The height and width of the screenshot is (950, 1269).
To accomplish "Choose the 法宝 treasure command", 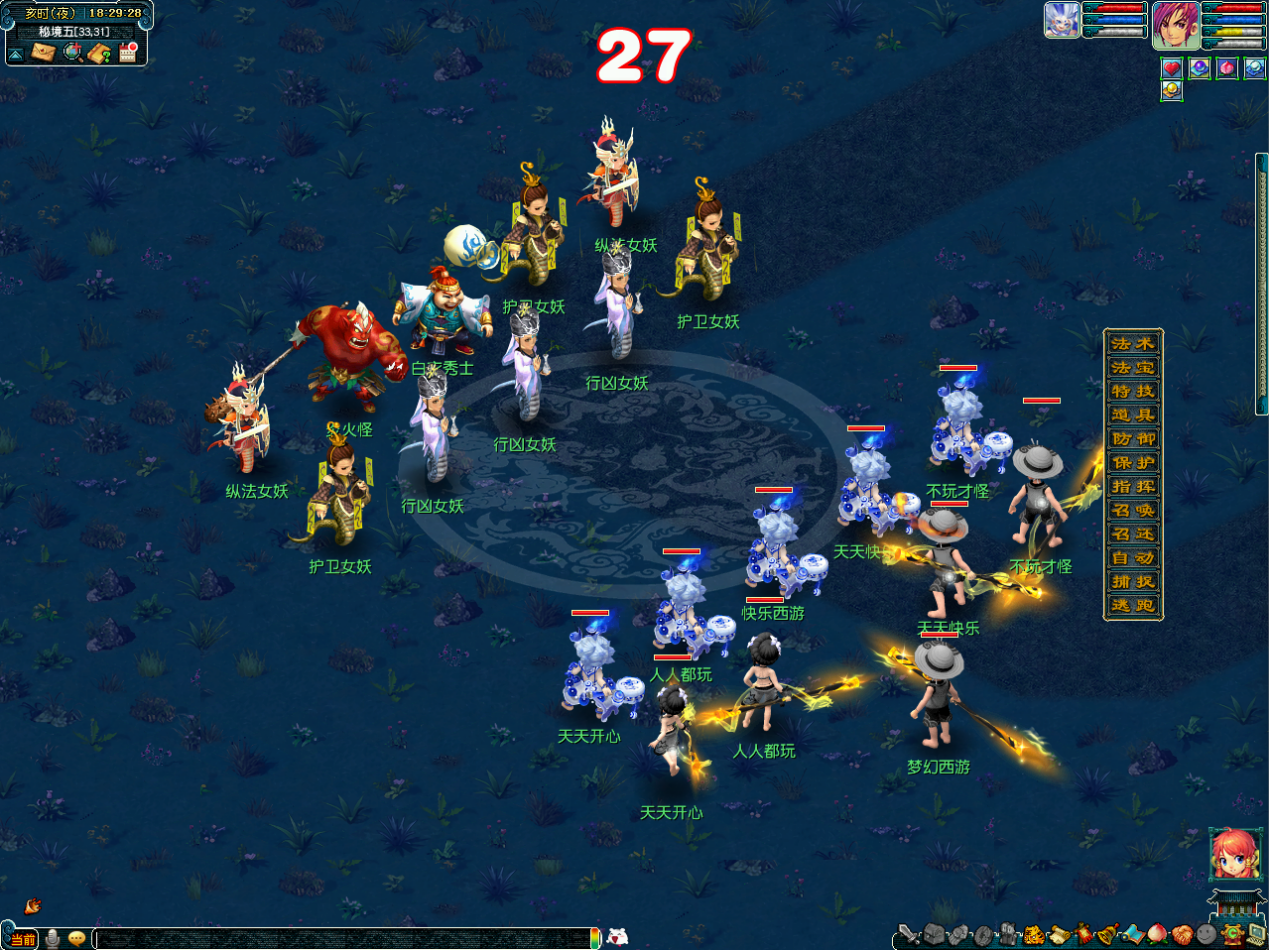I will click(1133, 367).
